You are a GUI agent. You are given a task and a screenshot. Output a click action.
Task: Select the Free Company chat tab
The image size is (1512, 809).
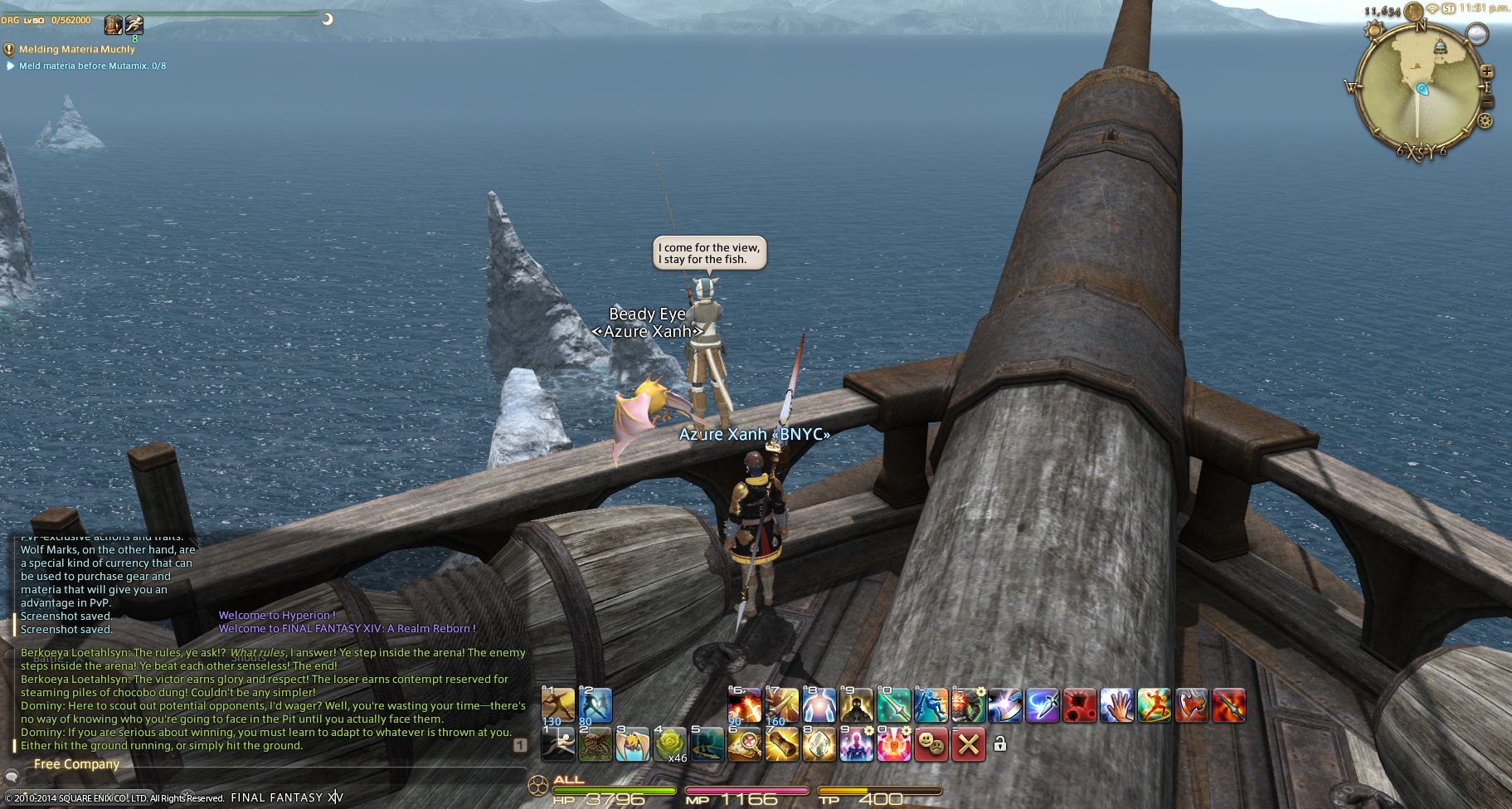pos(76,764)
